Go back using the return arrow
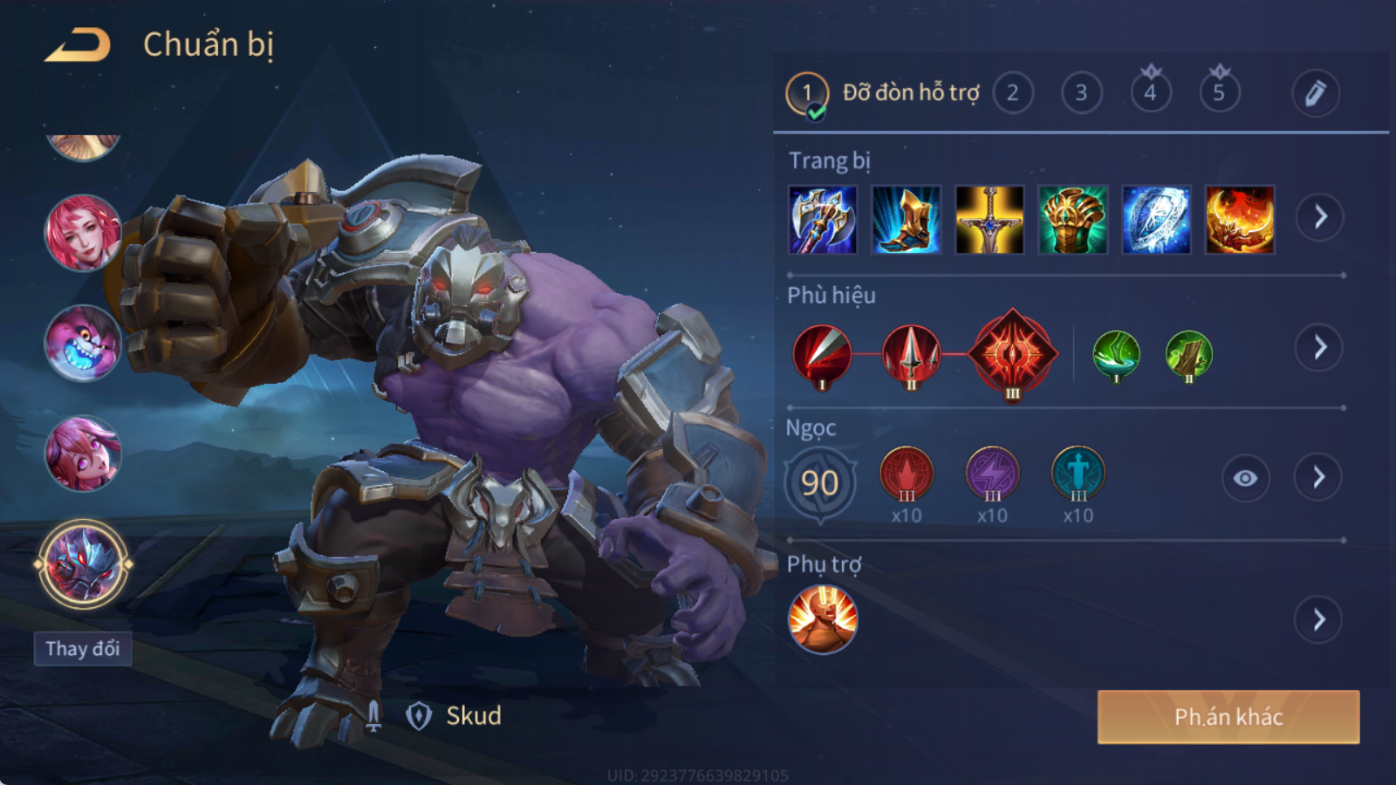This screenshot has width=1396, height=785. pyautogui.click(x=77, y=45)
